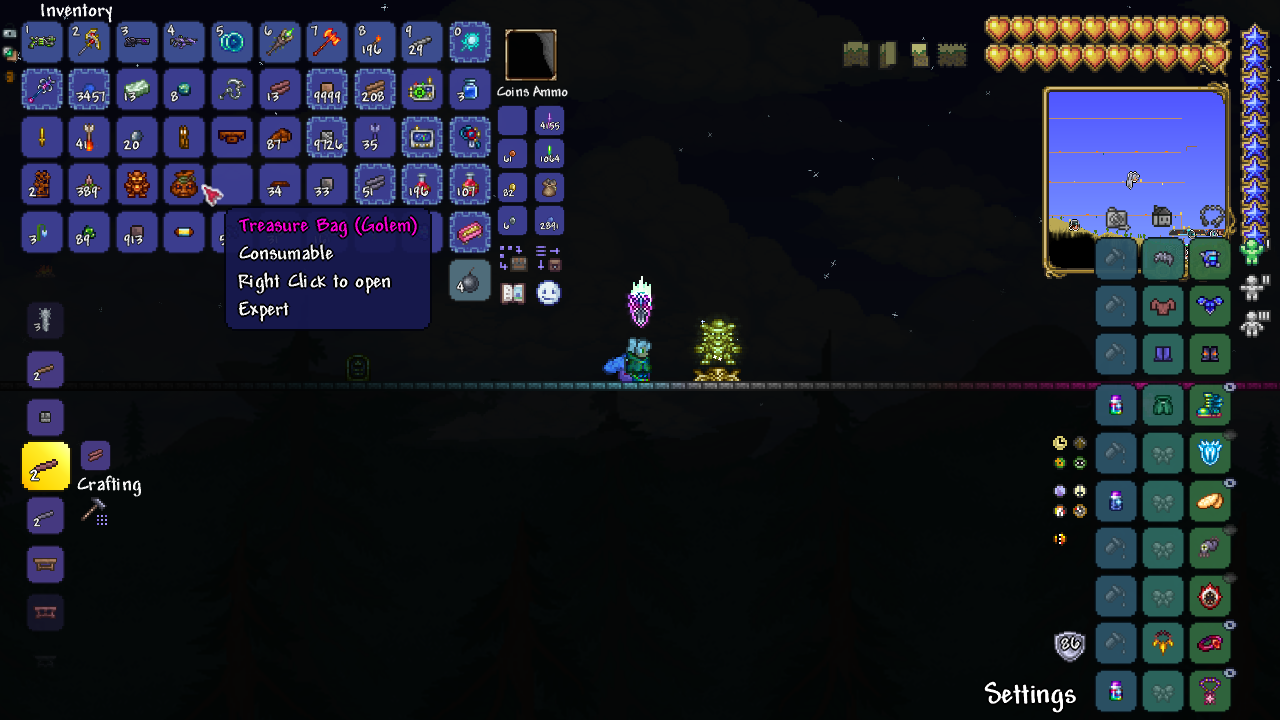Screen dimensions: 1280x720
Task: Select the frozen shield accessory slot
Action: click(x=1210, y=452)
